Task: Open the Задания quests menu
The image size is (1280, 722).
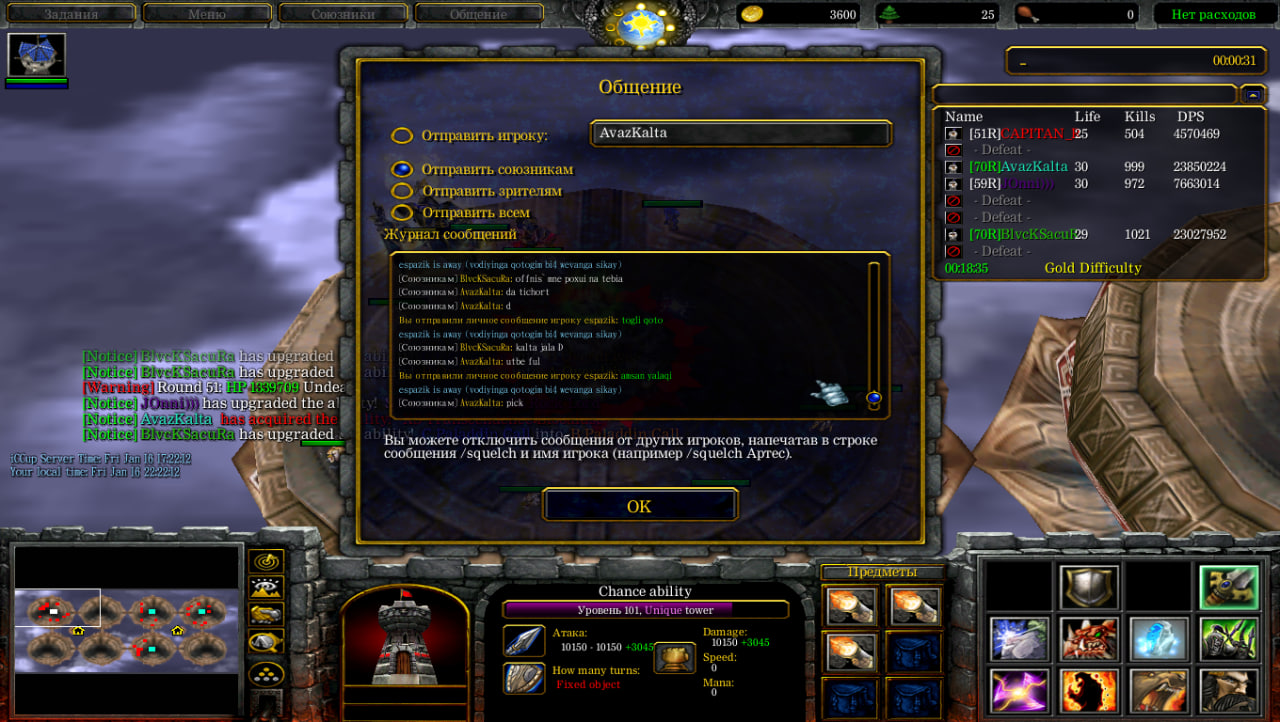Action: click(x=70, y=14)
